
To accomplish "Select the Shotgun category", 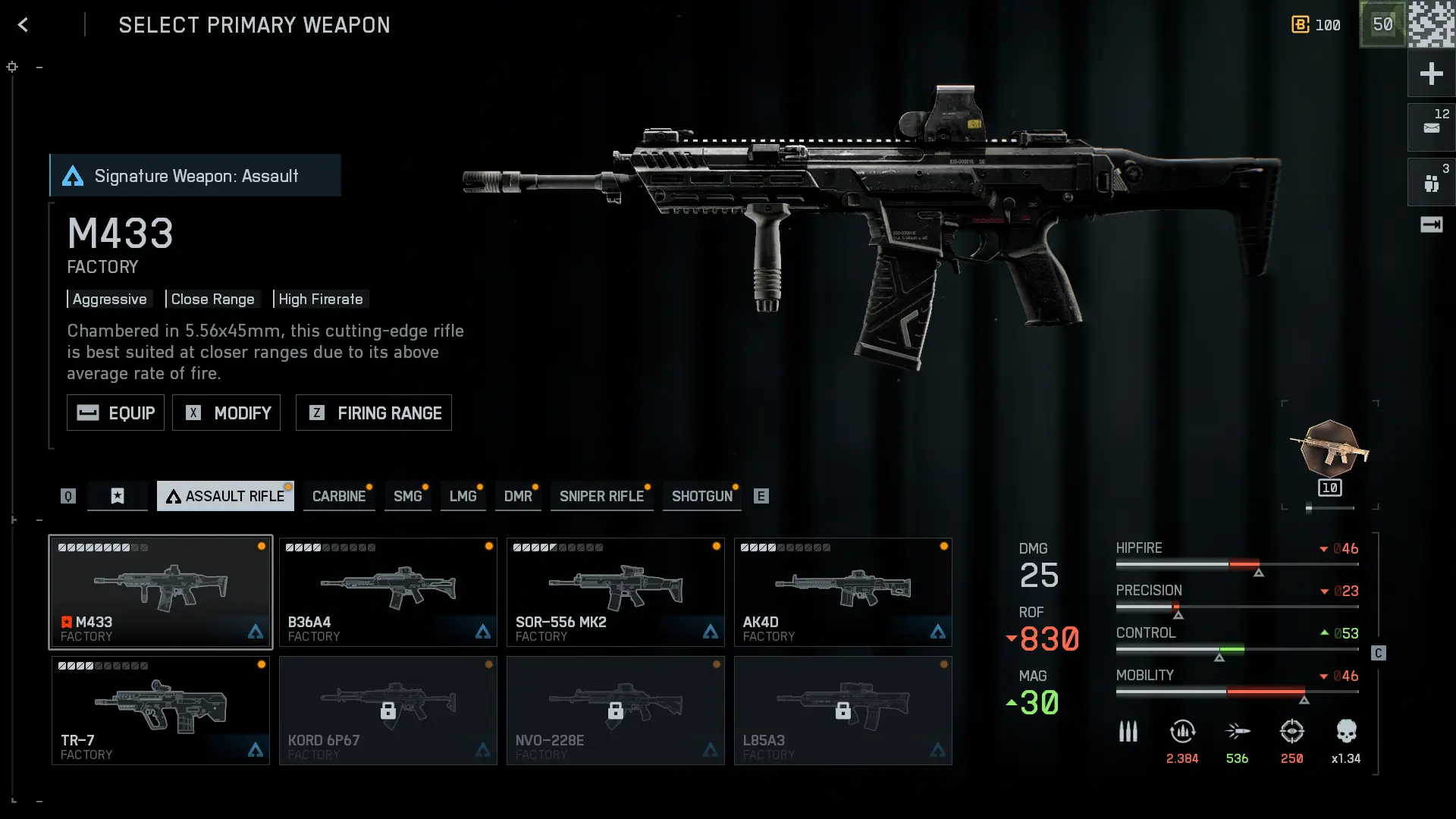I will [701, 496].
